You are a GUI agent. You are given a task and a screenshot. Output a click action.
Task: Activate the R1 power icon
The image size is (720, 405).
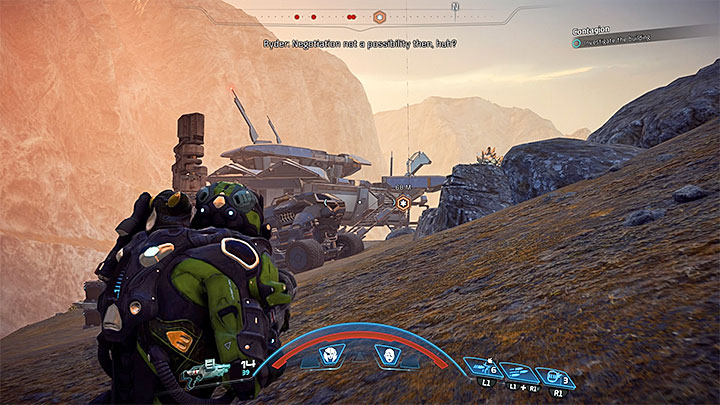point(555,378)
